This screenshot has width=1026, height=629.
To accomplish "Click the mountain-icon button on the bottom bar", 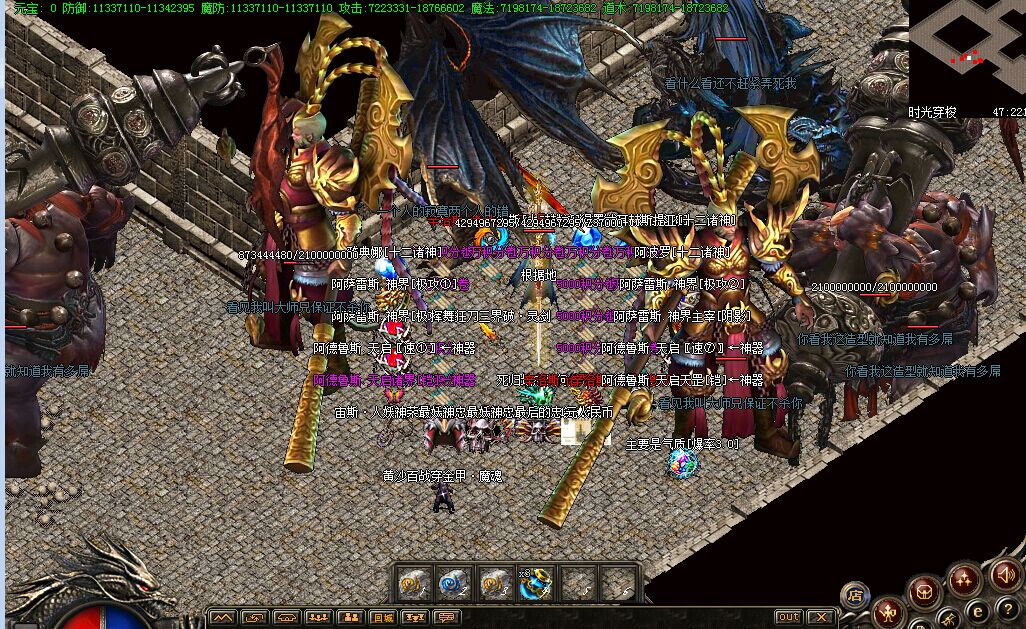I will click(224, 618).
